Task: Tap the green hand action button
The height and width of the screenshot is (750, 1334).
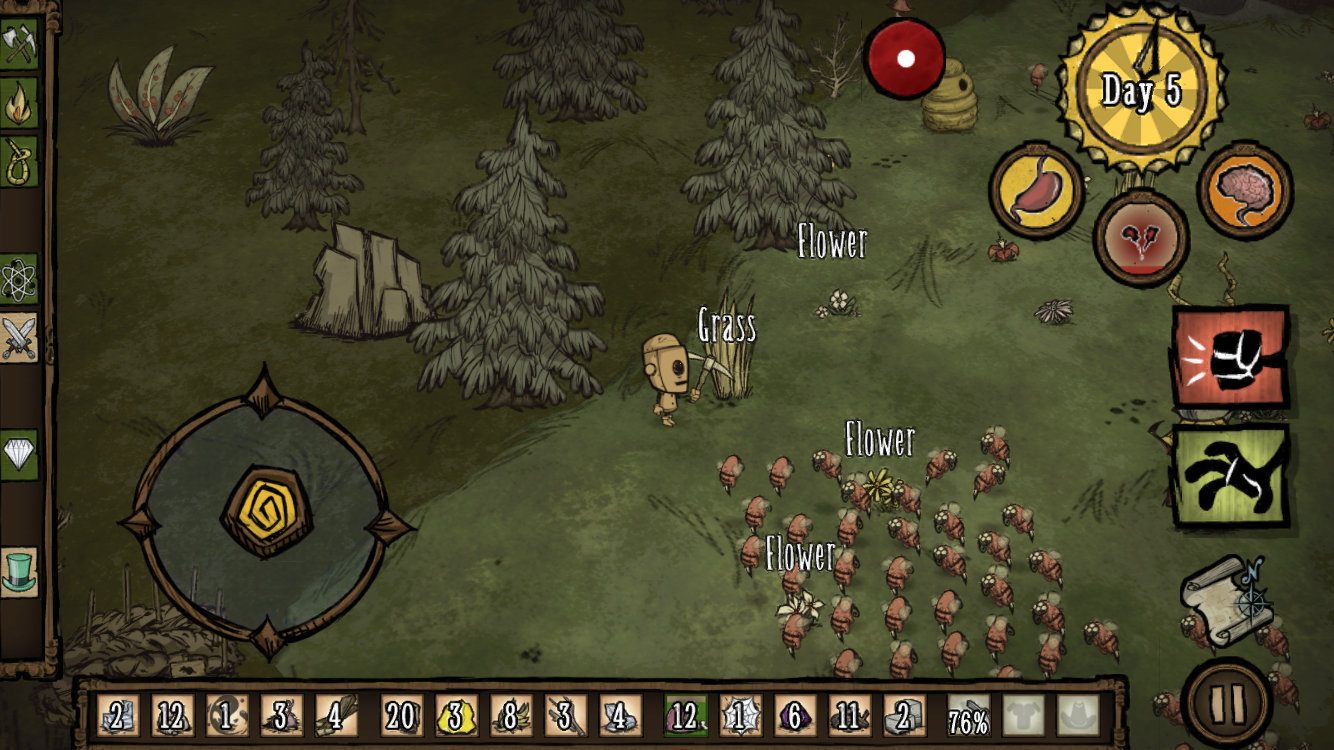Action: click(x=1229, y=476)
